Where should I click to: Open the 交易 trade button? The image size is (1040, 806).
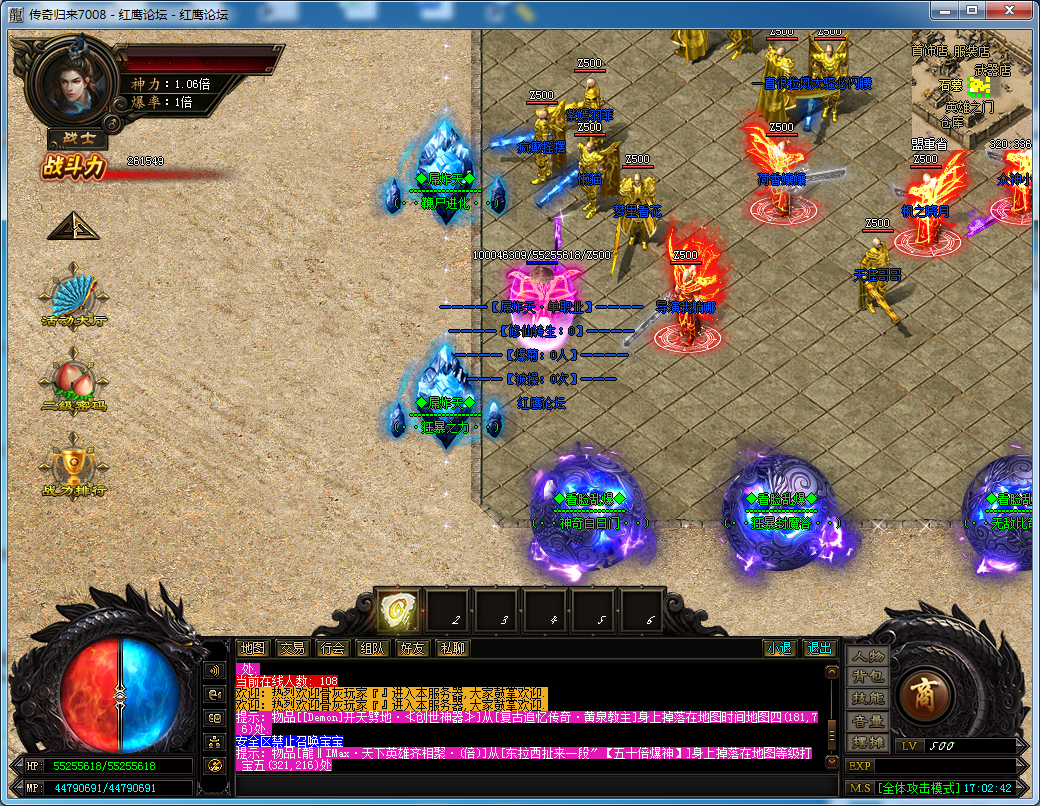[292, 648]
